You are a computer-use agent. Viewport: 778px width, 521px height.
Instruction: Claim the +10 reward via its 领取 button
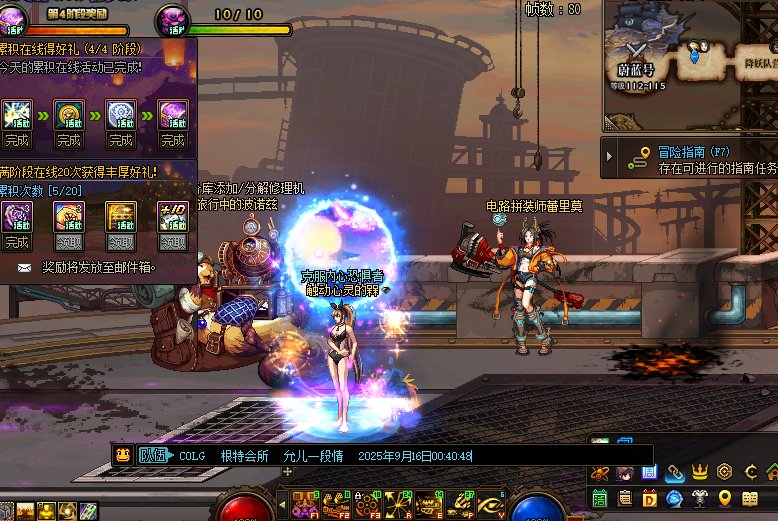173,242
